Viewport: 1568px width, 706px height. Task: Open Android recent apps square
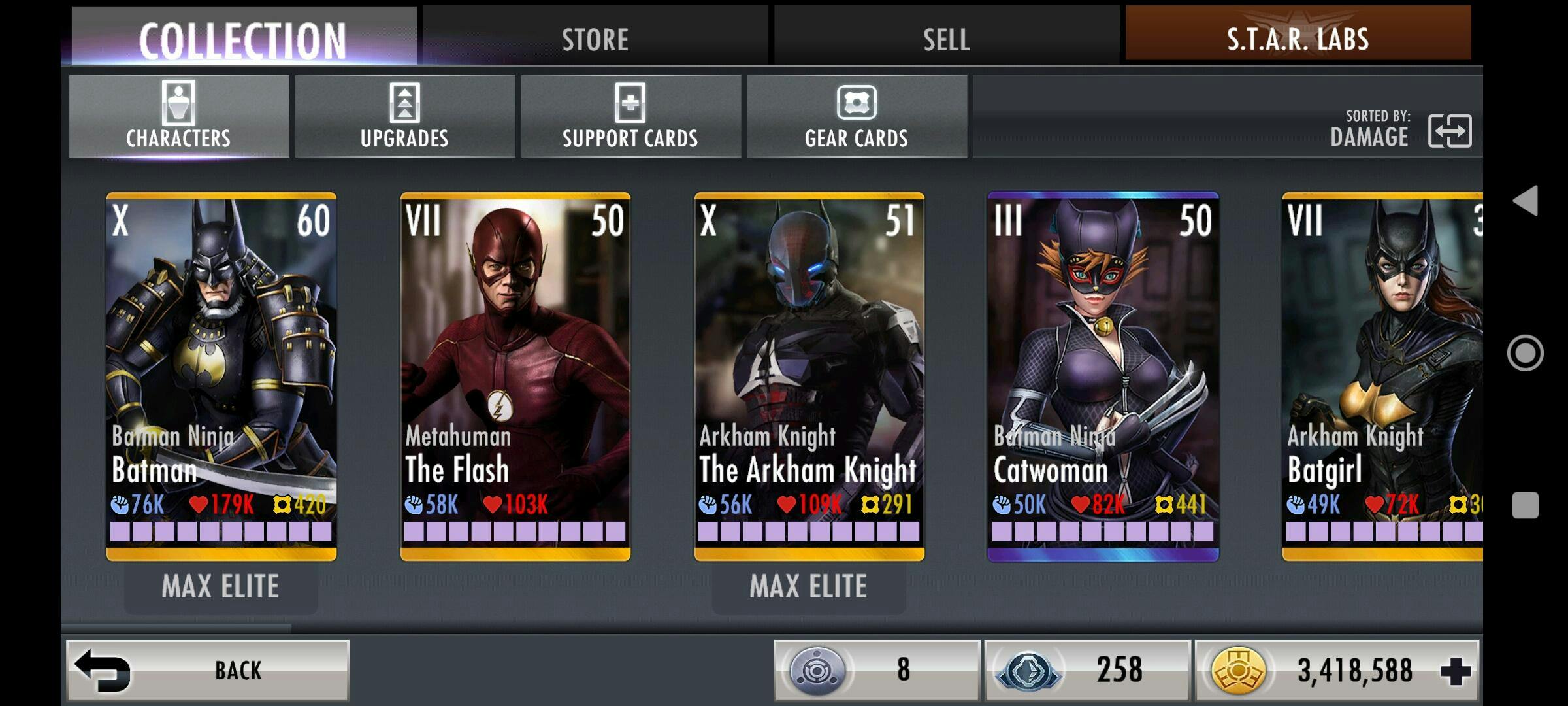coord(1526,505)
